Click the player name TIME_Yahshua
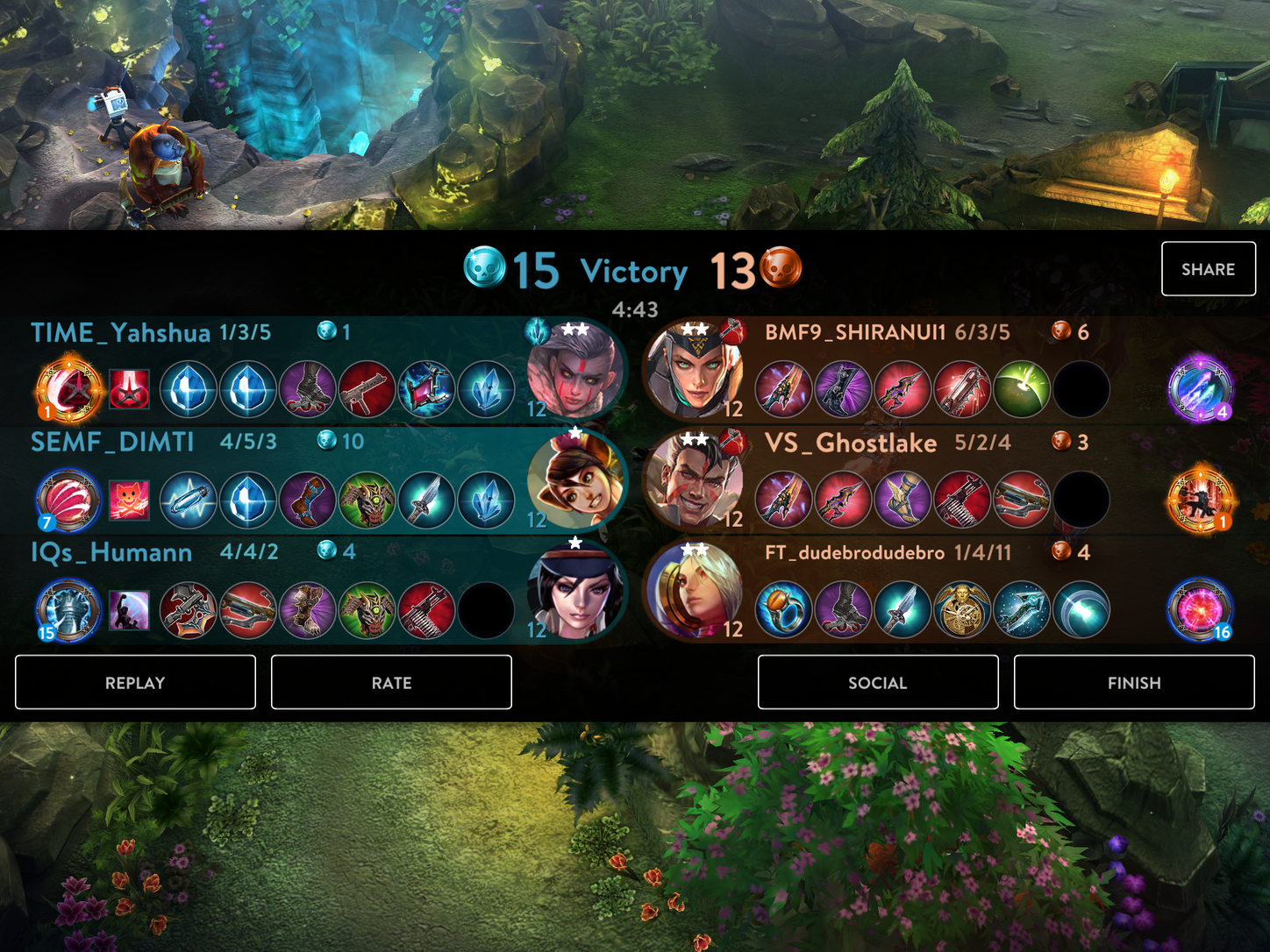The height and width of the screenshot is (952, 1270). click(x=120, y=333)
